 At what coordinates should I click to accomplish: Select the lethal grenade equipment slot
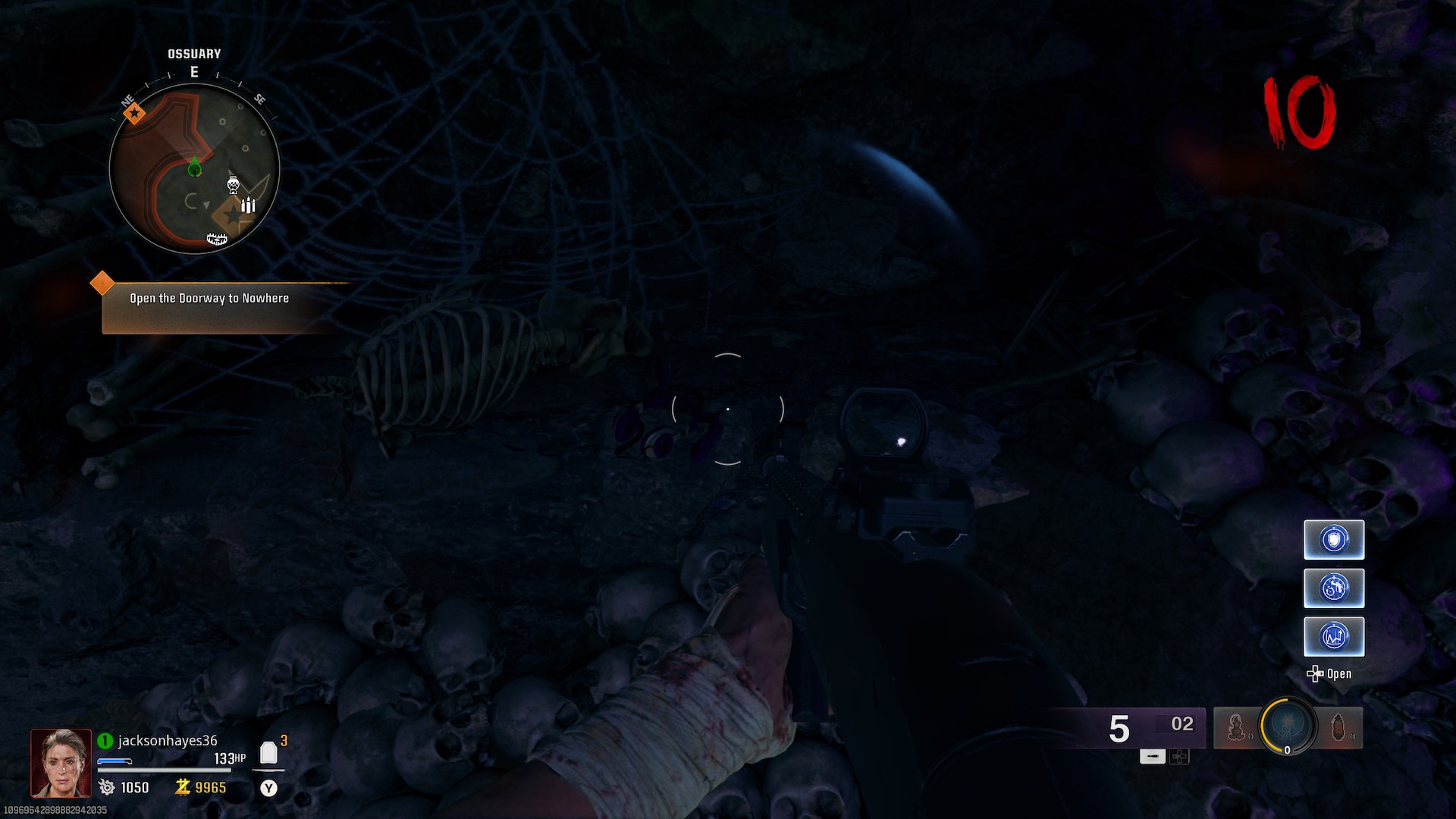[1338, 727]
